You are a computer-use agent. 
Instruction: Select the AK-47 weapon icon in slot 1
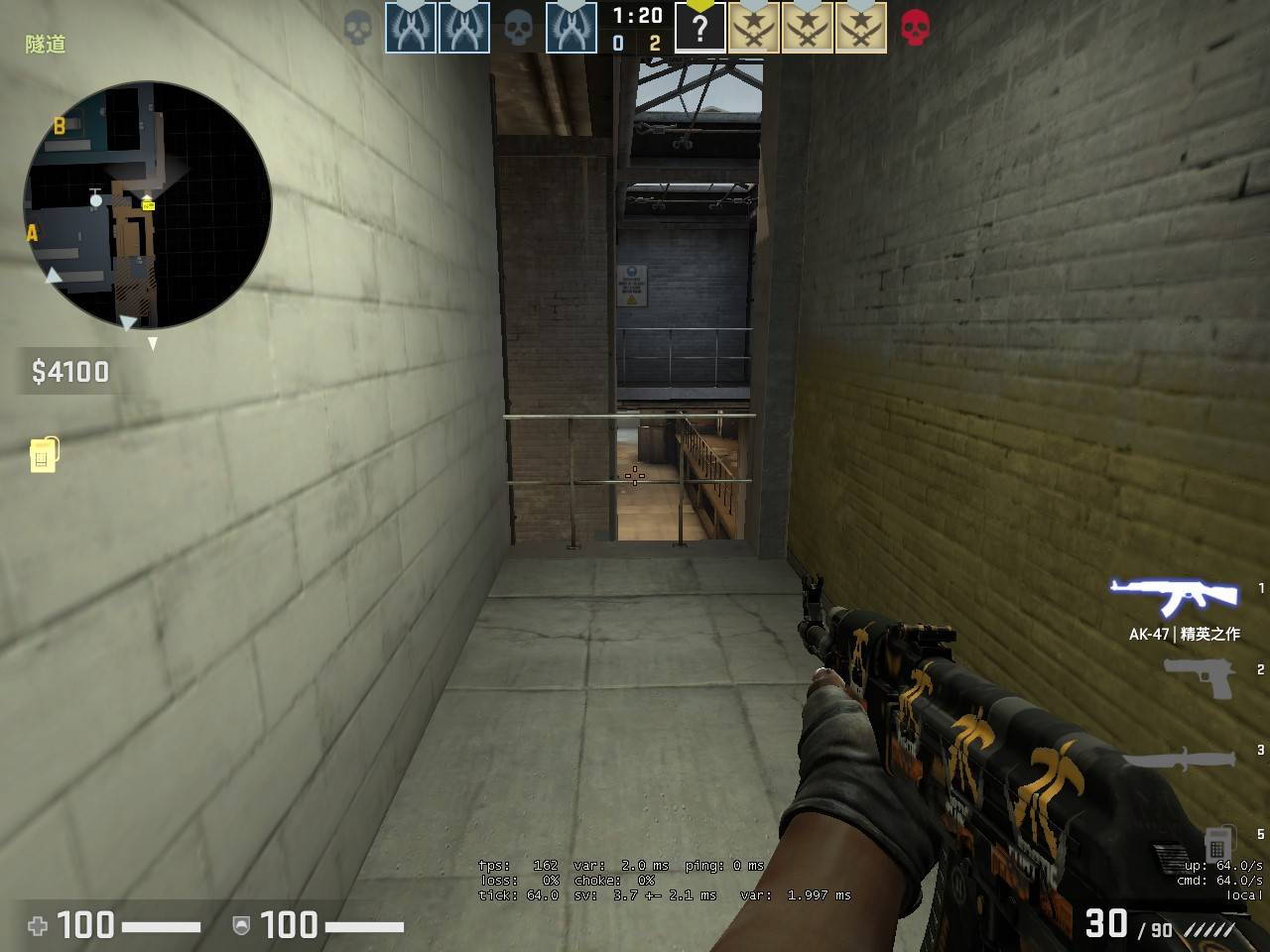coord(1172,595)
